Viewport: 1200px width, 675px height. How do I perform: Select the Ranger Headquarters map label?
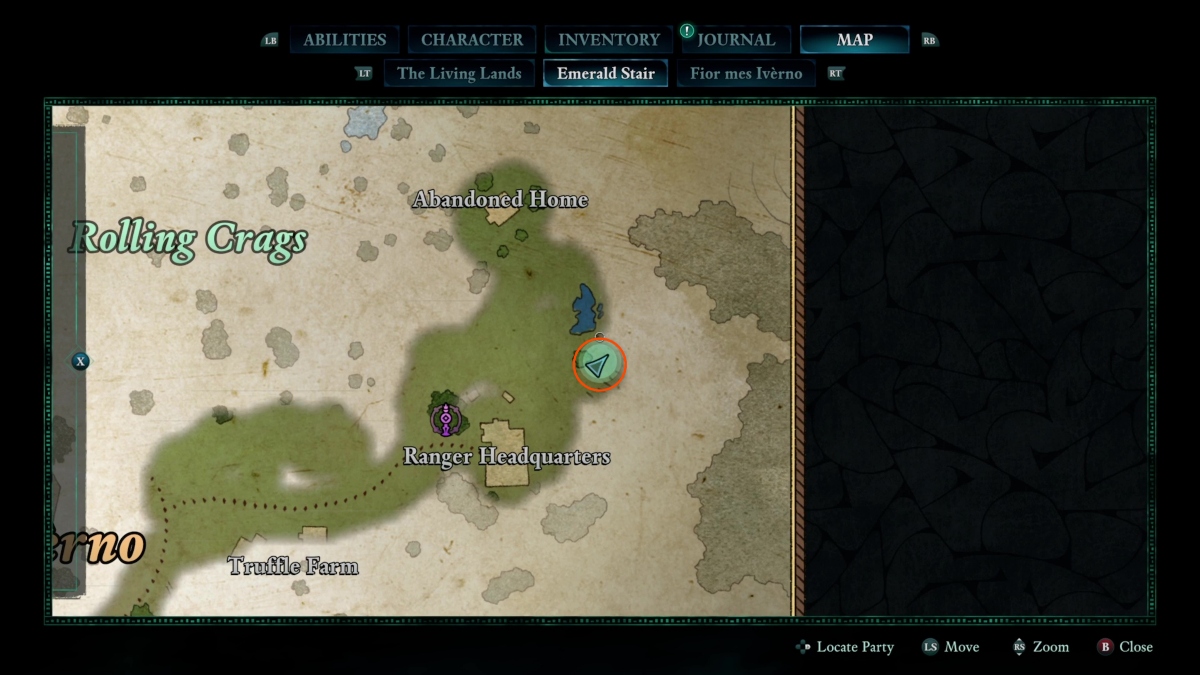pos(506,457)
